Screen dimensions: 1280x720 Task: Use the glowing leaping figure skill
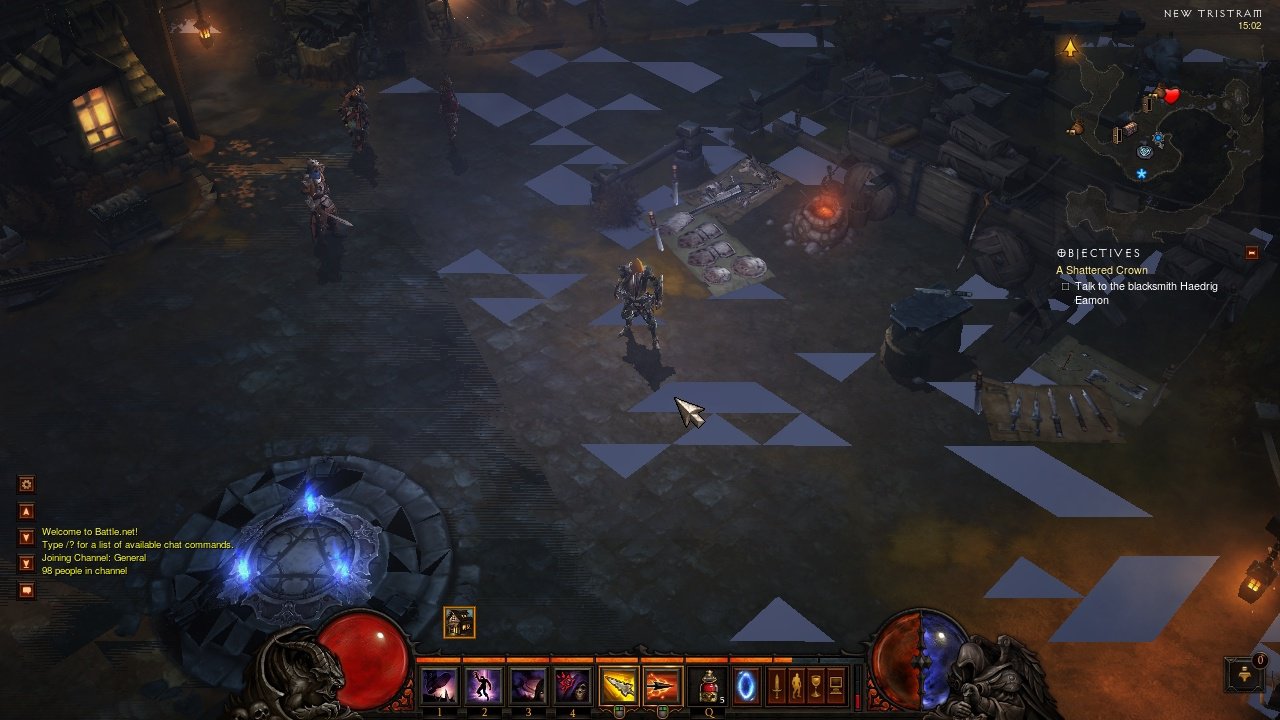[x=484, y=686]
